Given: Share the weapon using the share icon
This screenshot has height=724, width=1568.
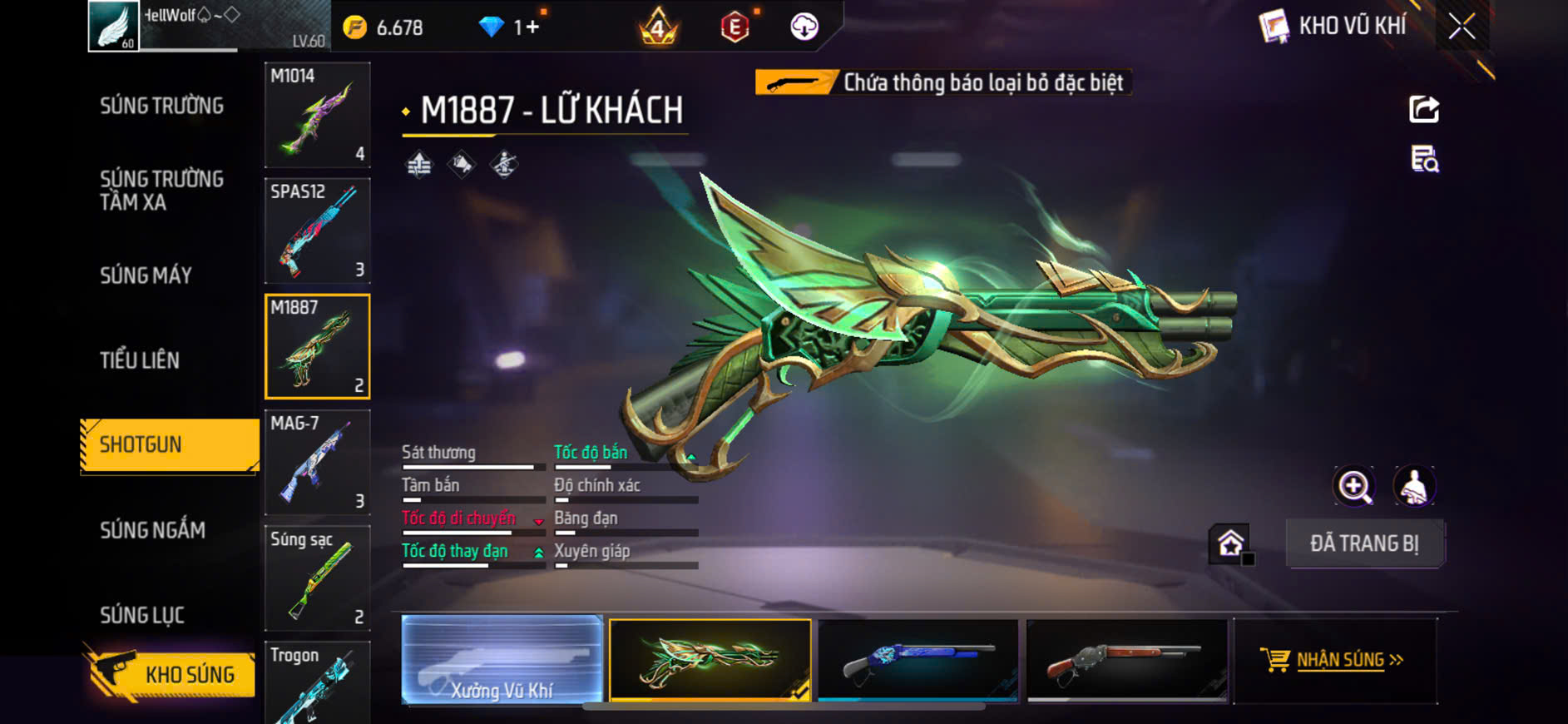Looking at the screenshot, I should coord(1424,109).
